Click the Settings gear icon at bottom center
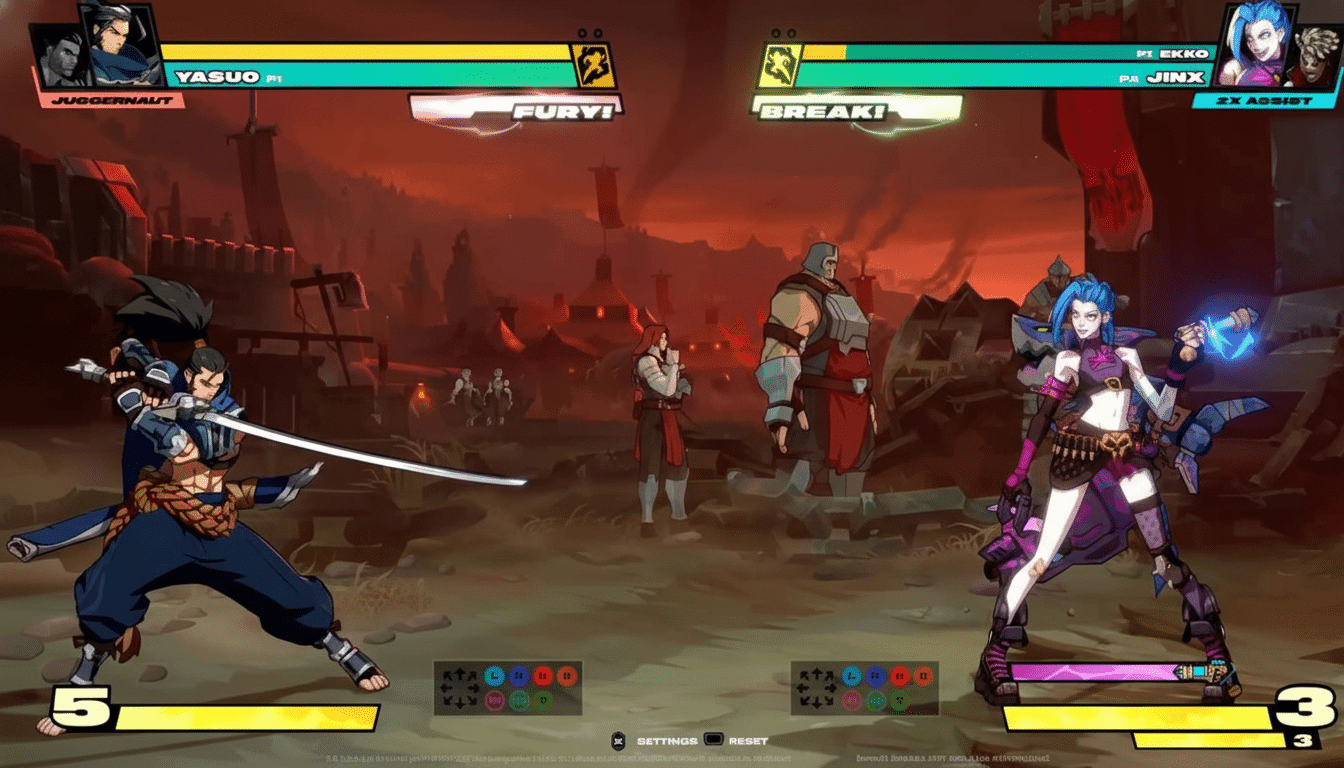 point(620,742)
